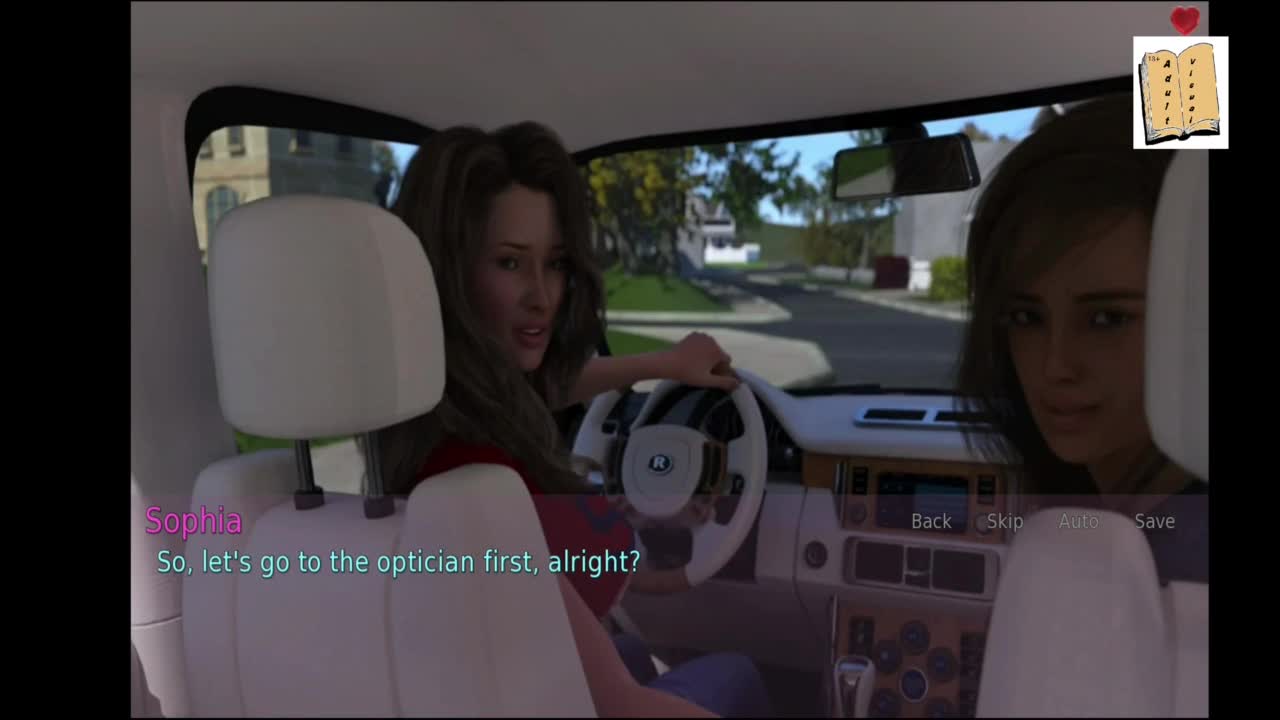
Task: Open the Save game menu
Action: 1154,521
